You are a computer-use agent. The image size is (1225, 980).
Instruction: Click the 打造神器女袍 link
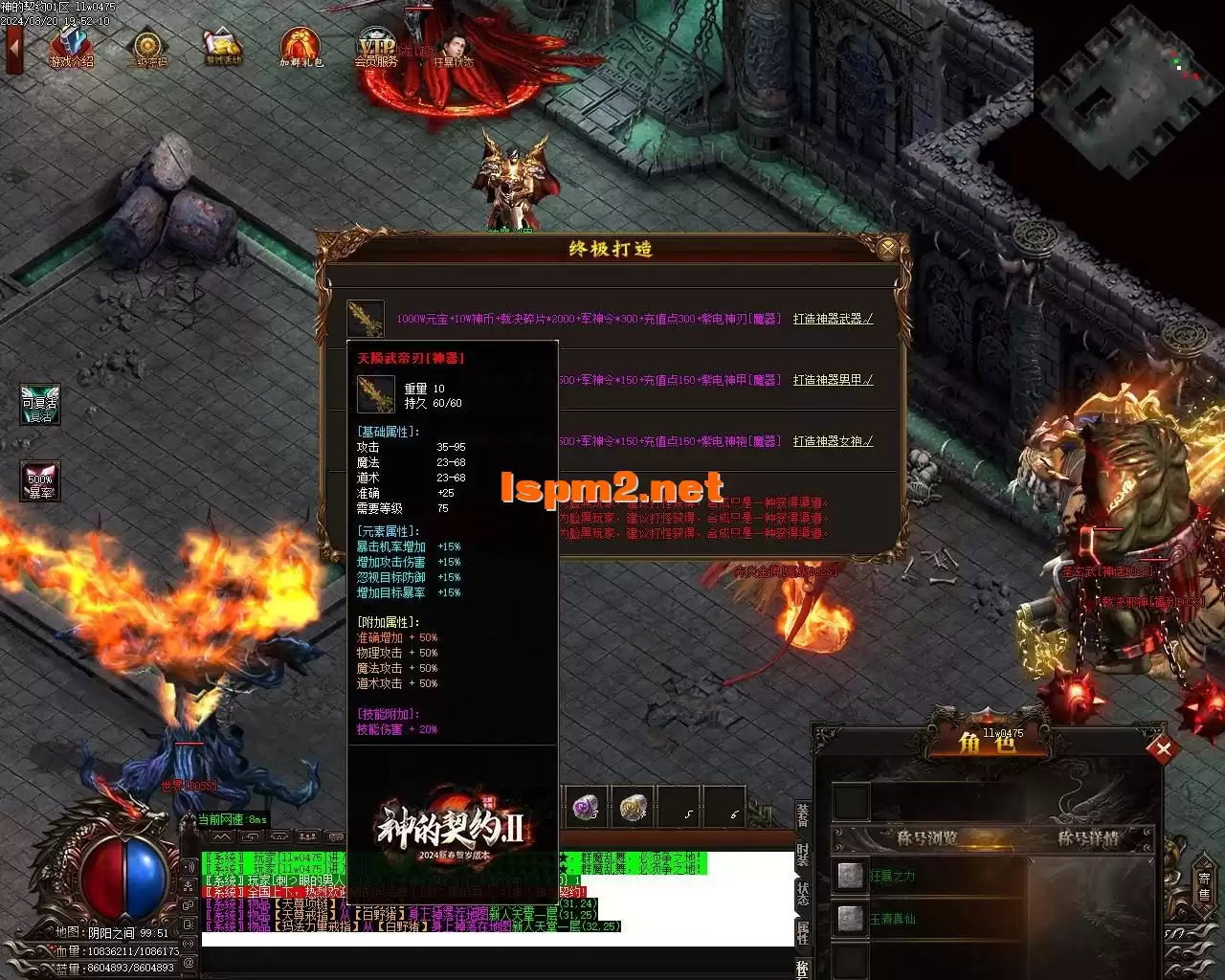pyautogui.click(x=832, y=441)
